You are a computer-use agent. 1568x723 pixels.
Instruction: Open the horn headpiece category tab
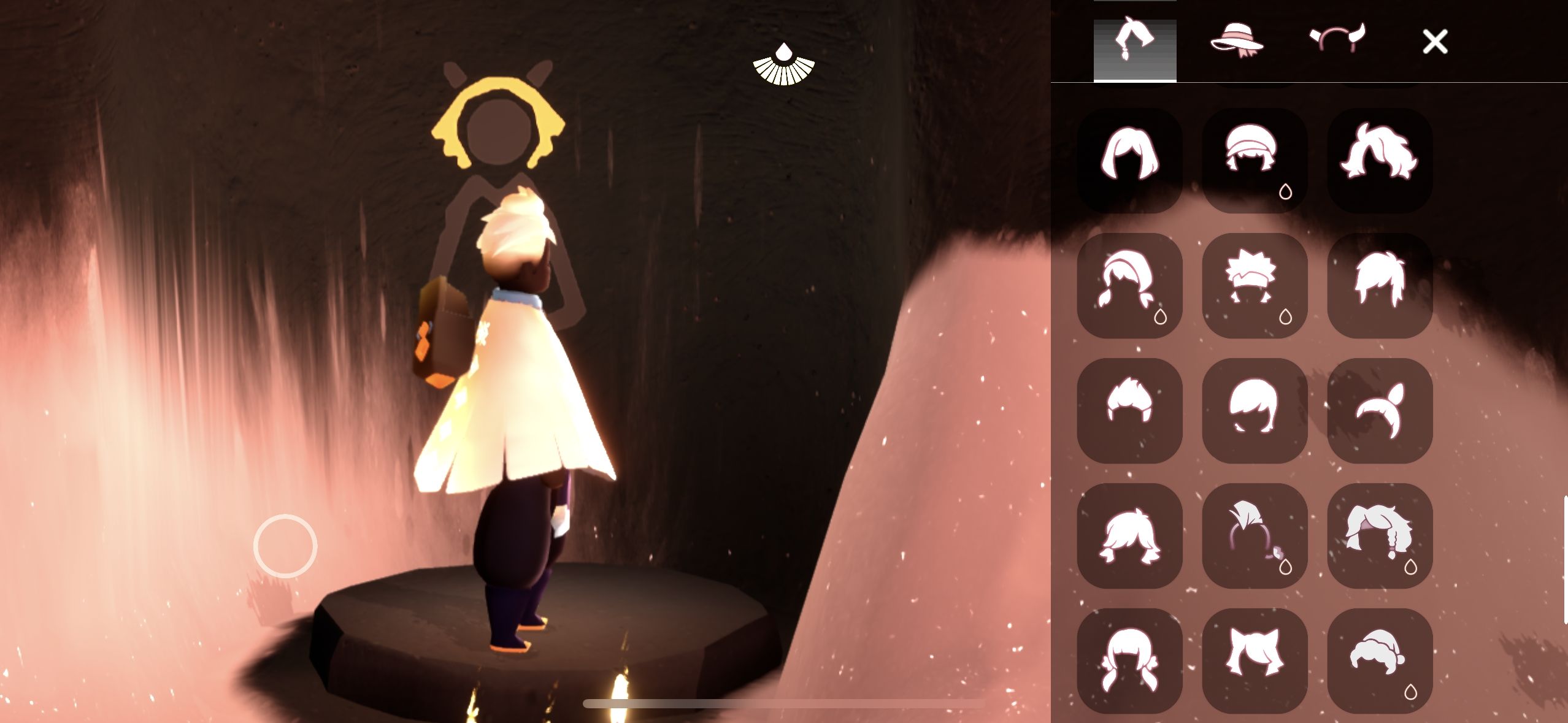tap(1337, 41)
